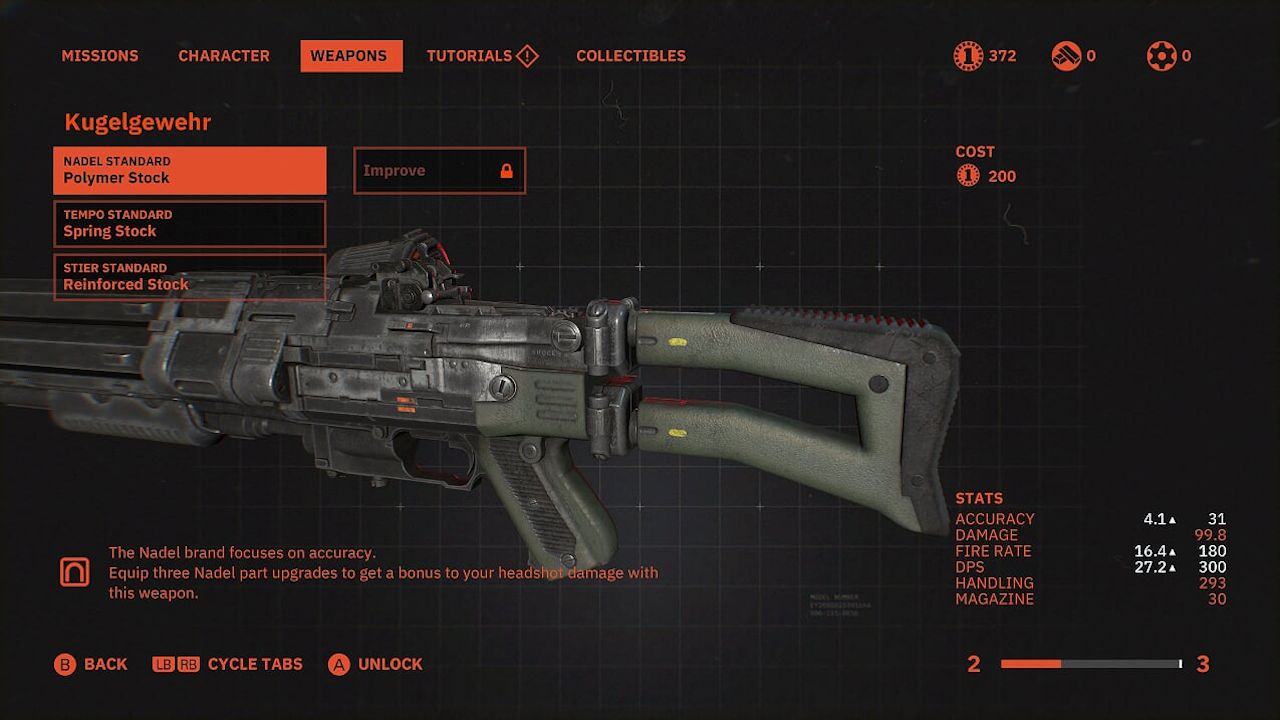Show the Collectibles tab
The height and width of the screenshot is (720, 1280).
point(631,56)
